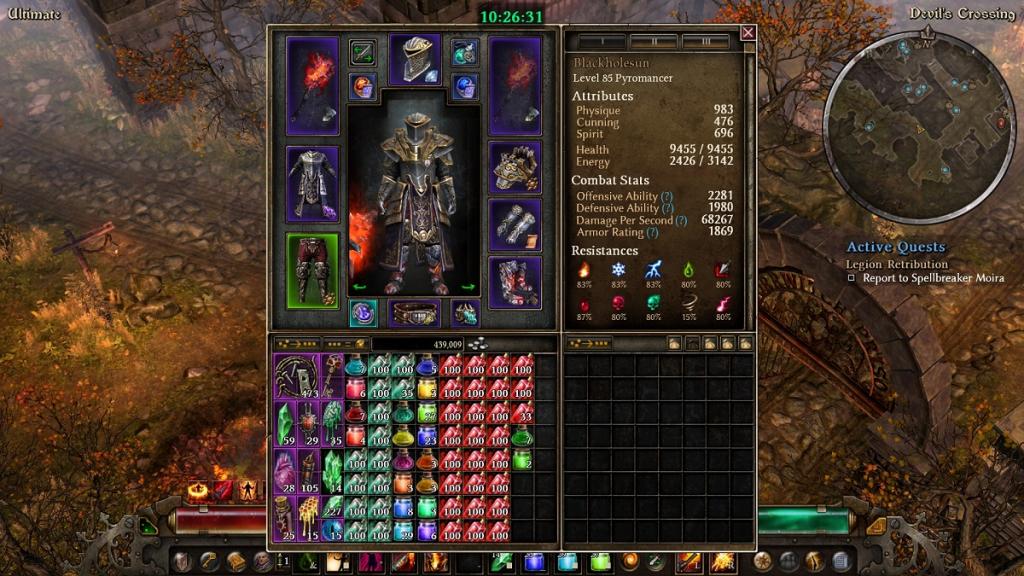This screenshot has width=1024, height=576.
Task: Click the green-highlighted leg armor slot
Action: [312, 271]
